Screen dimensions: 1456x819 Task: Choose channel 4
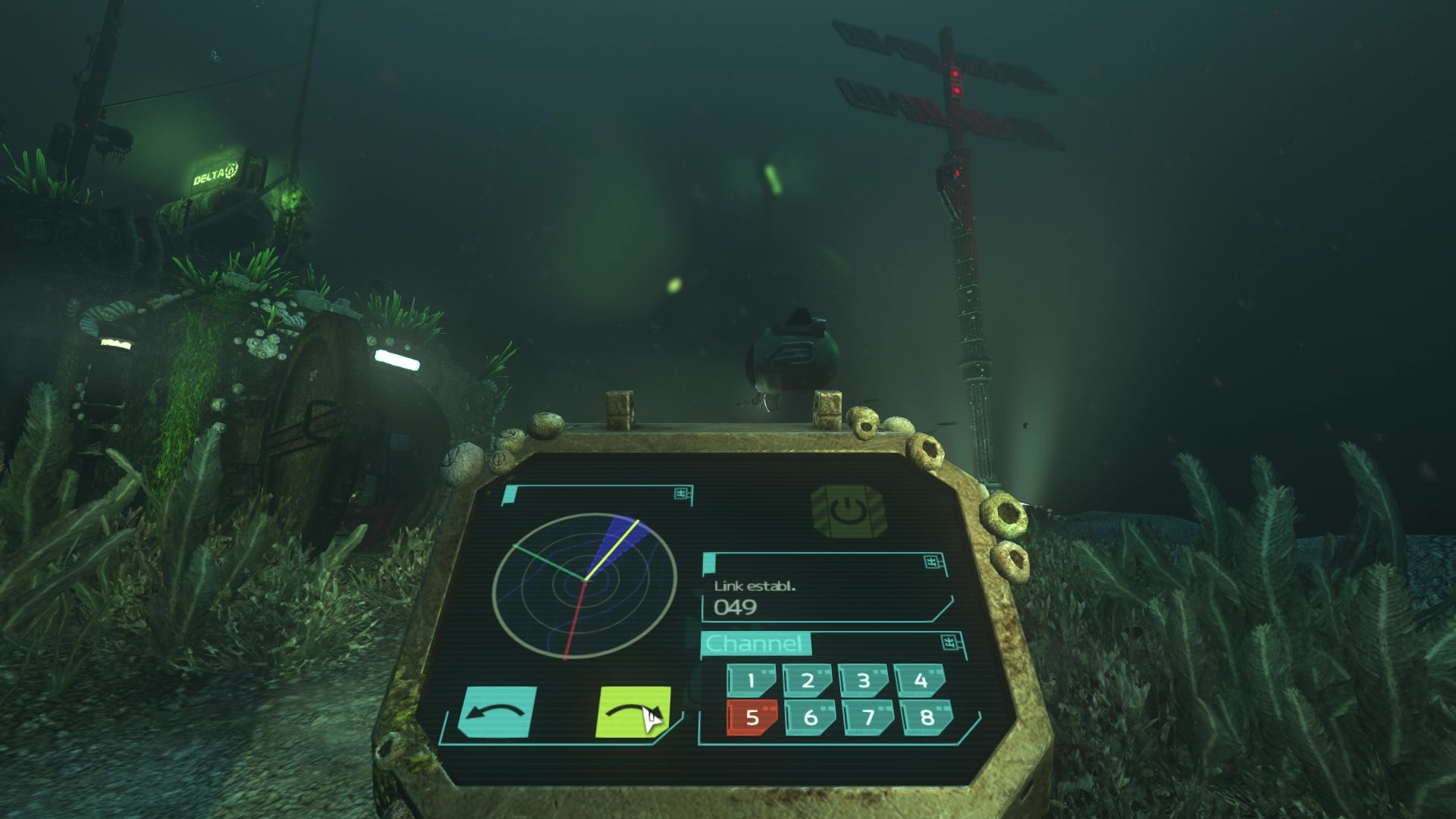click(920, 680)
